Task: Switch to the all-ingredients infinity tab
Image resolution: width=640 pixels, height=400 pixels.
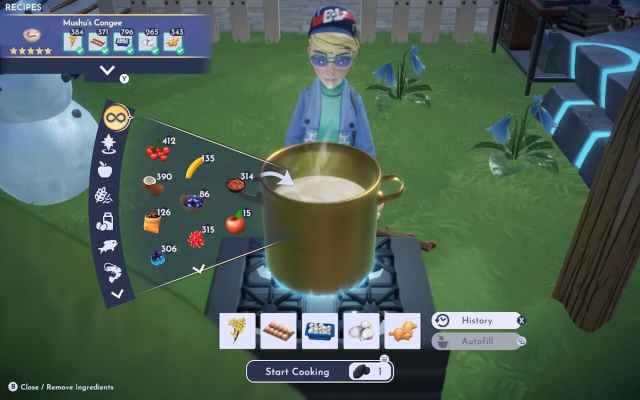Action: (x=115, y=117)
